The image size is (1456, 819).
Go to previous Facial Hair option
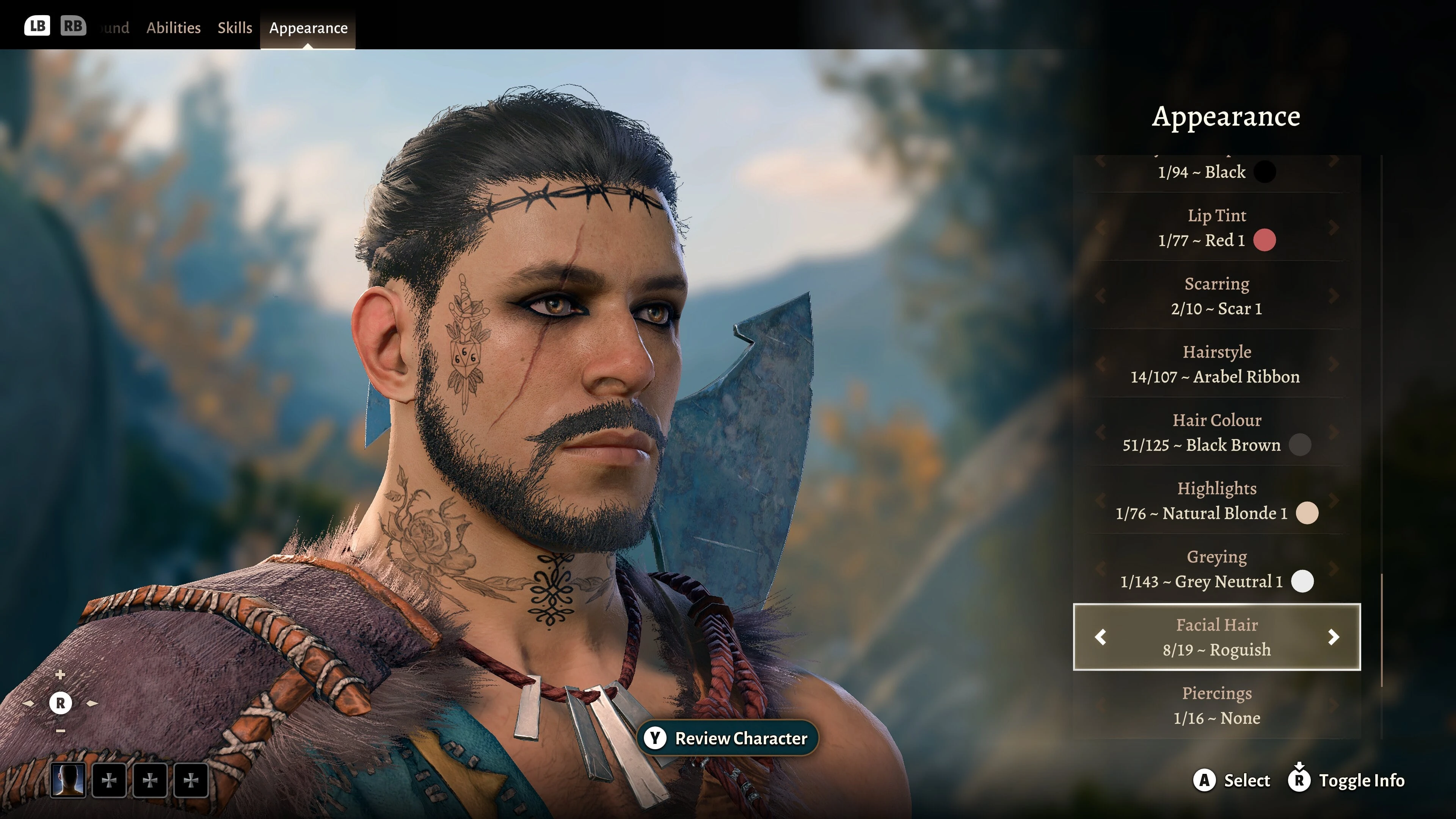pyautogui.click(x=1100, y=637)
